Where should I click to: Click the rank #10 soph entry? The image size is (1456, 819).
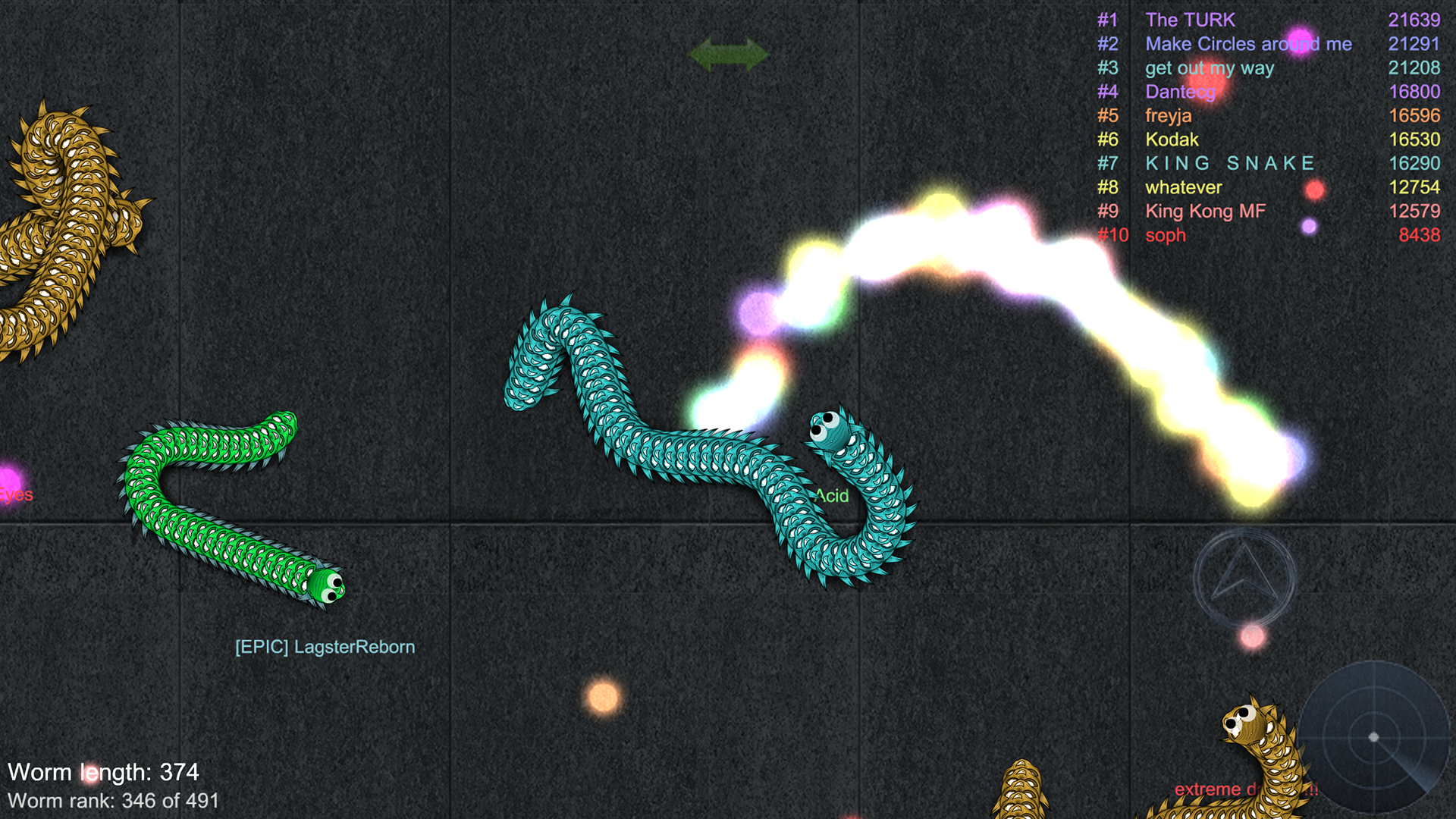(x=1166, y=235)
